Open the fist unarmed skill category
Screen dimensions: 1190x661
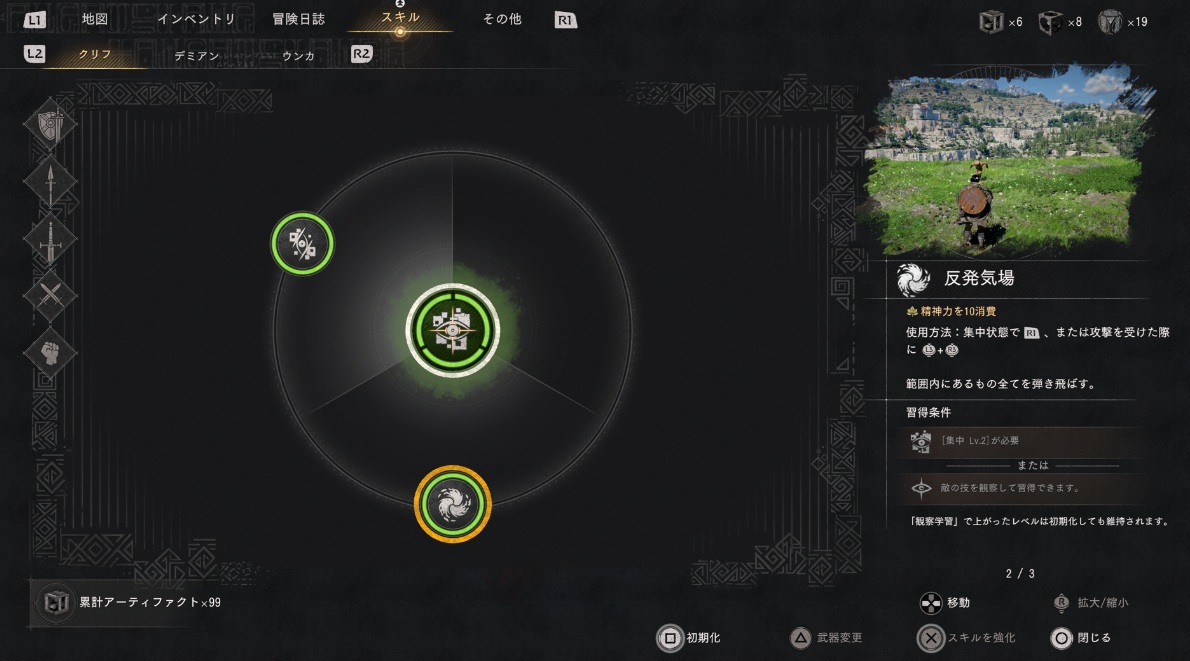pyautogui.click(x=50, y=352)
